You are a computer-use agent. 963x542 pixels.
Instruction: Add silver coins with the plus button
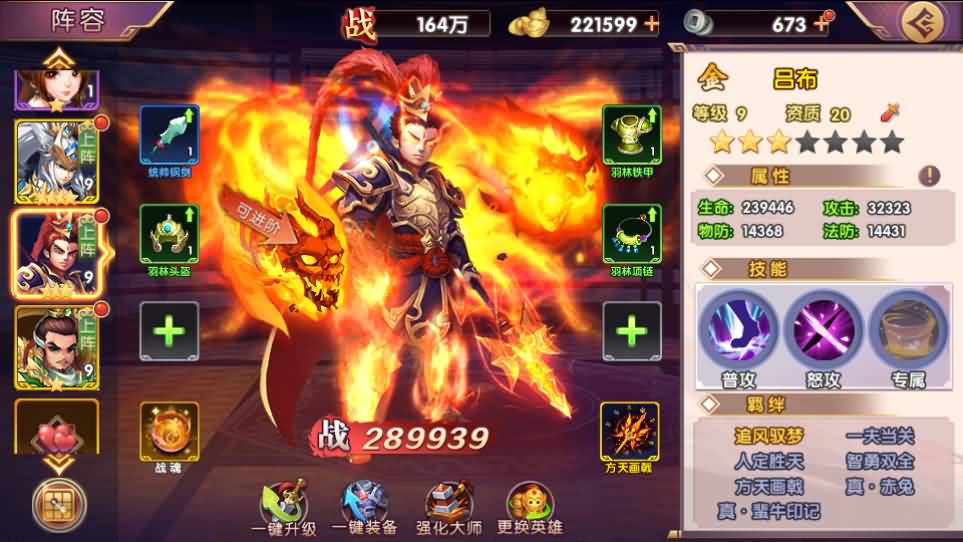click(824, 23)
